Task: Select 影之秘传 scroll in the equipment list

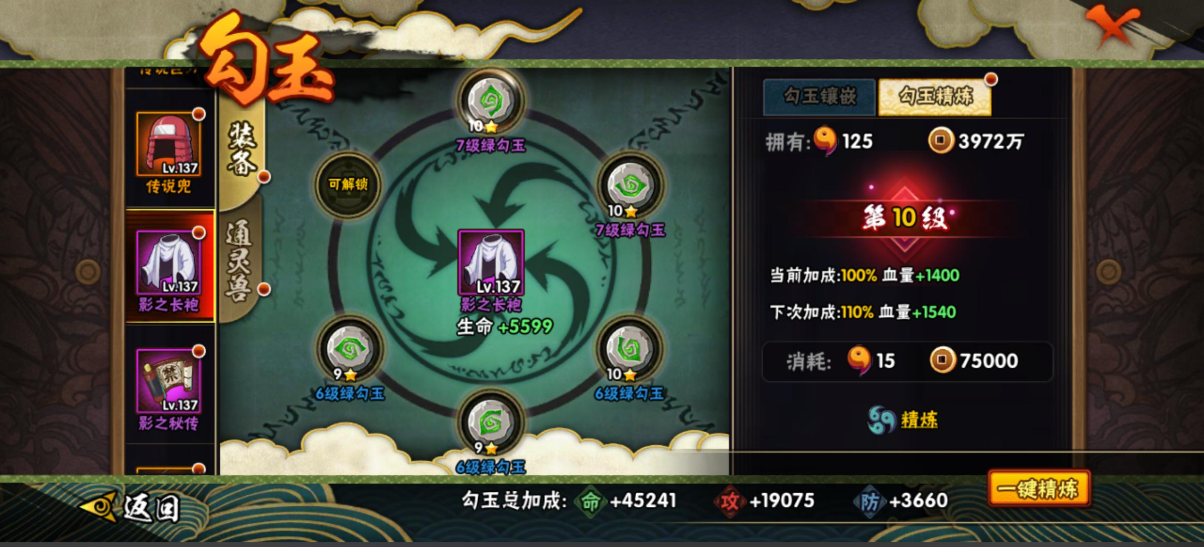Action: coord(168,388)
